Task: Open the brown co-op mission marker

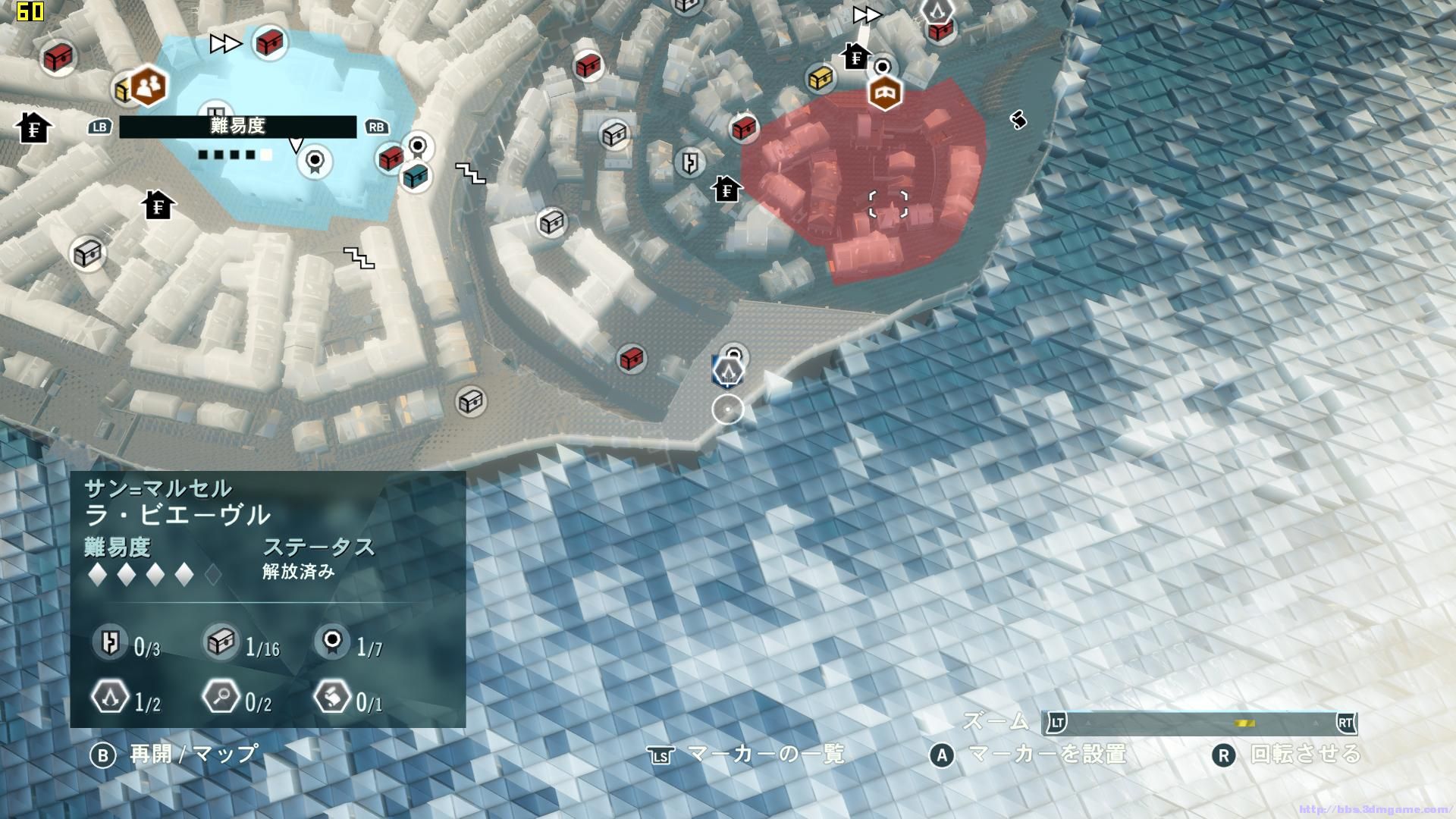Action: point(149,86)
